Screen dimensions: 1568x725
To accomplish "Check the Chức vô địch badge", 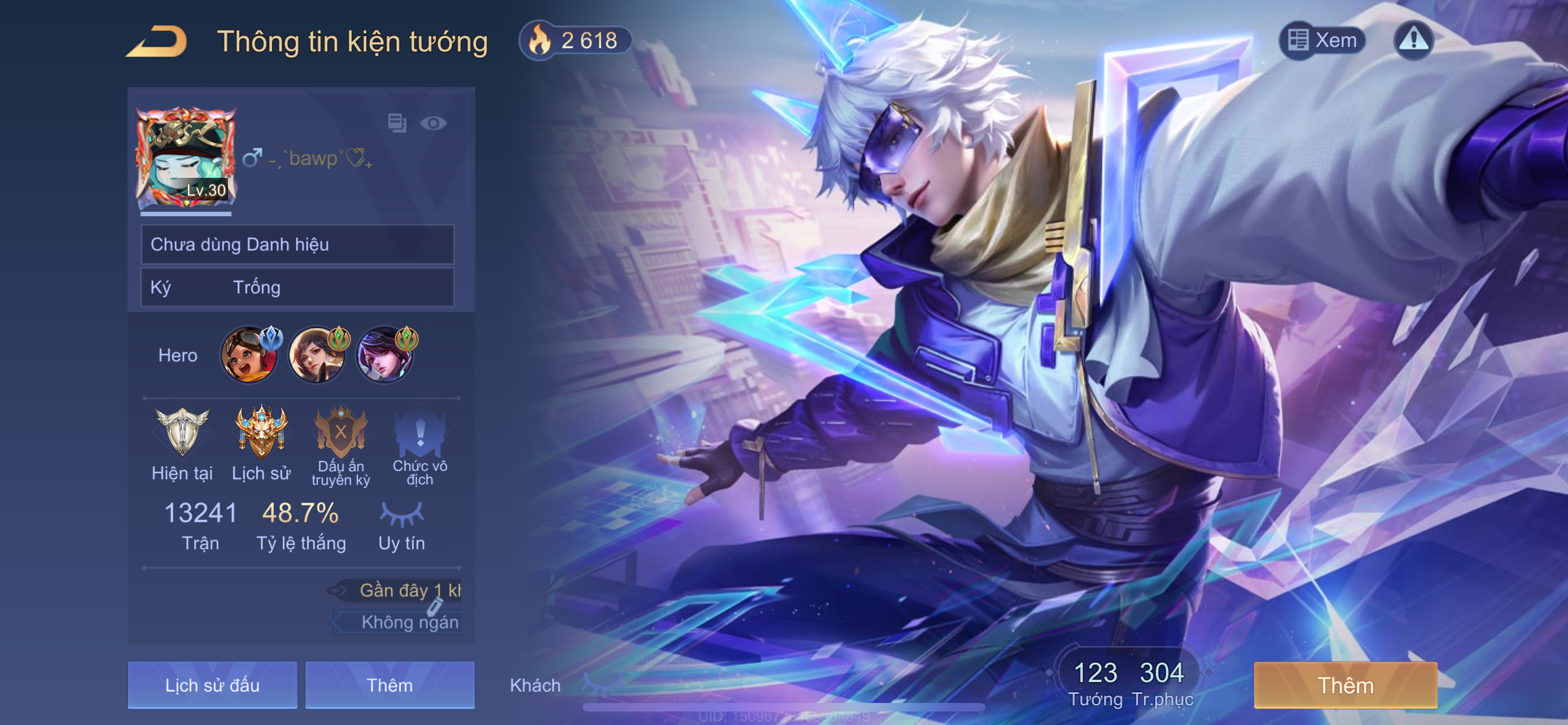I will pos(420,433).
